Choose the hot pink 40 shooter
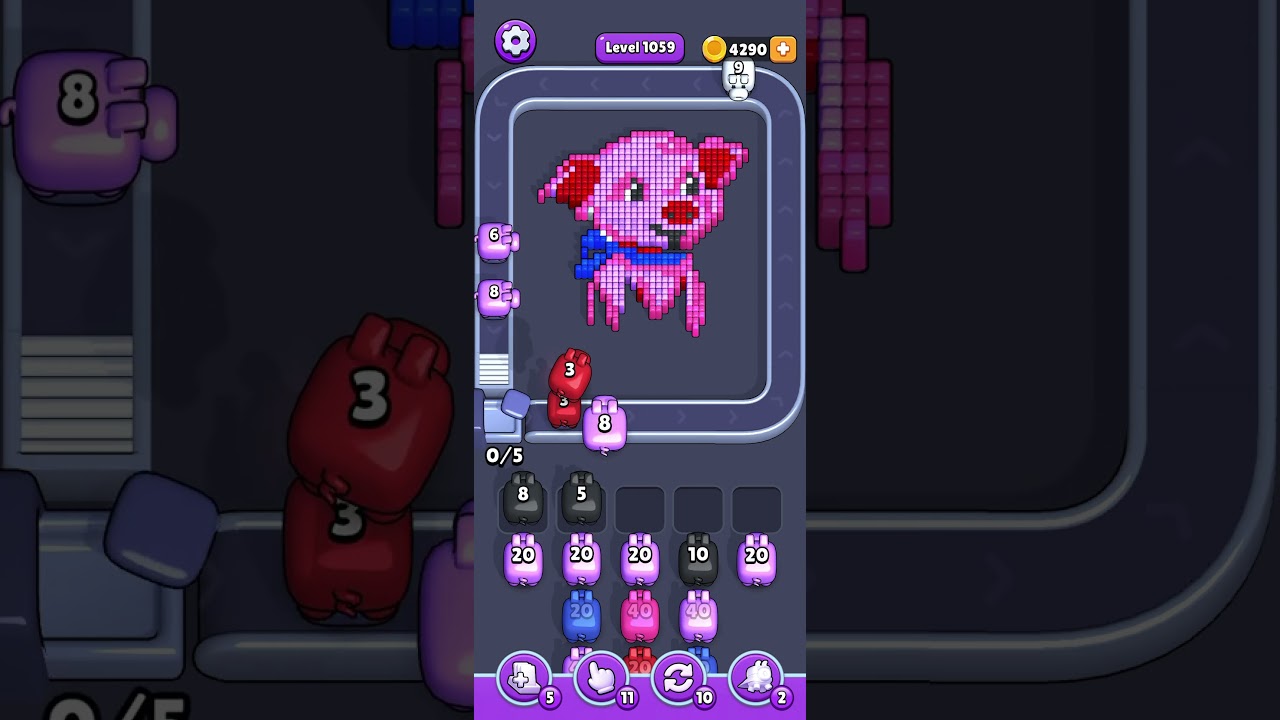The image size is (1280, 720). pyautogui.click(x=640, y=617)
